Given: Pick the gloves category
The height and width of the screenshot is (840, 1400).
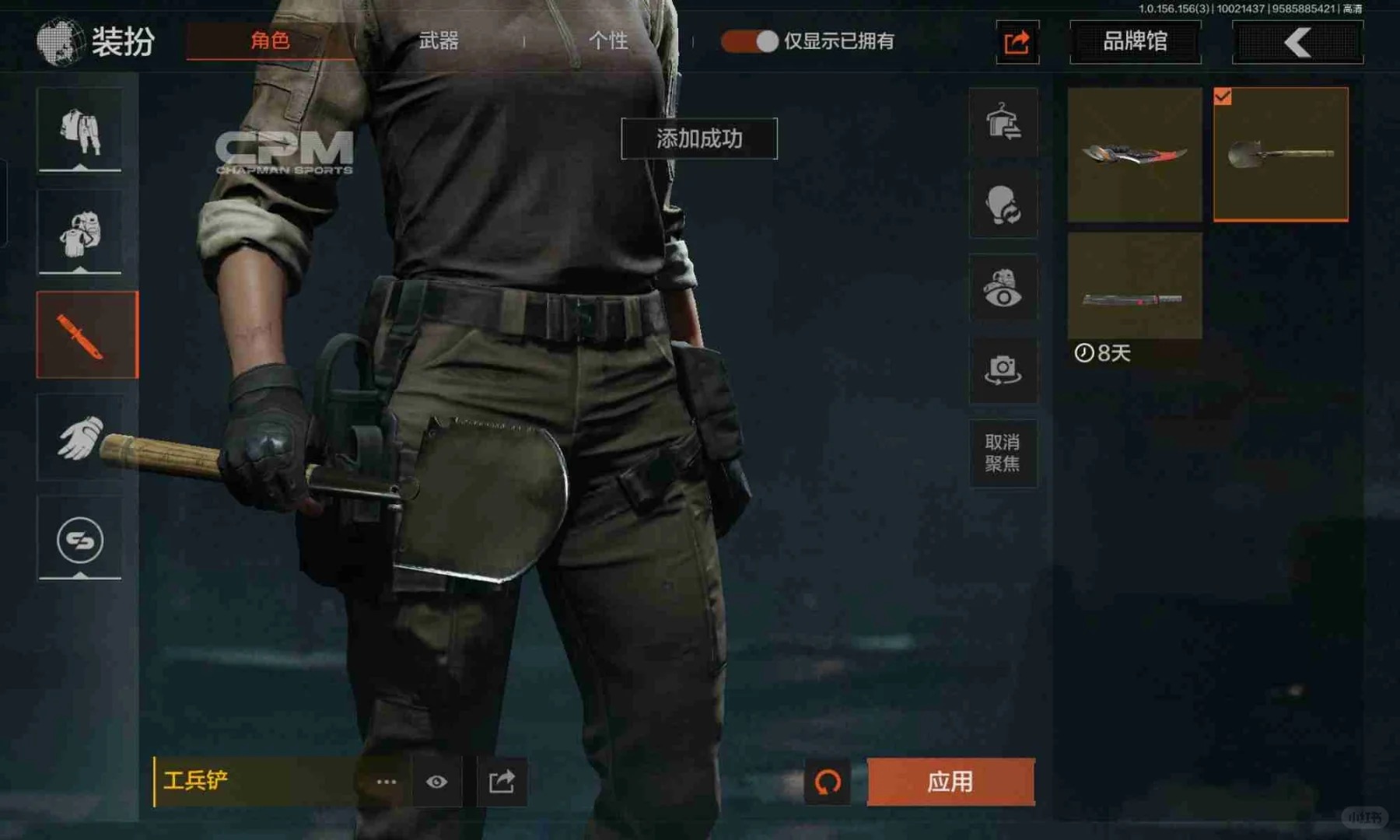Looking at the screenshot, I should [80, 437].
